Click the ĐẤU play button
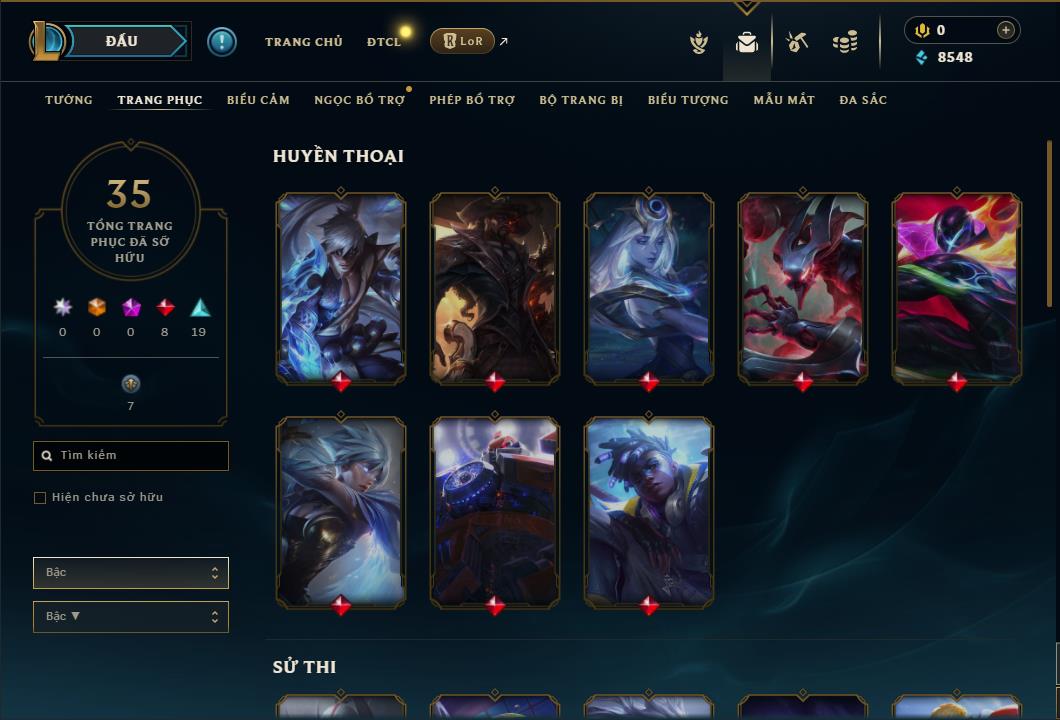The height and width of the screenshot is (720, 1060). click(x=120, y=41)
